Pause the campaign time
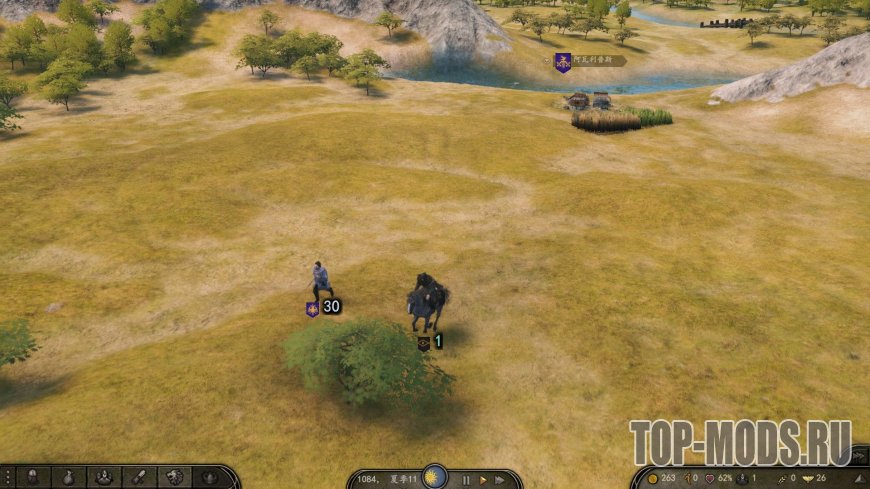This screenshot has width=870, height=489. click(466, 480)
